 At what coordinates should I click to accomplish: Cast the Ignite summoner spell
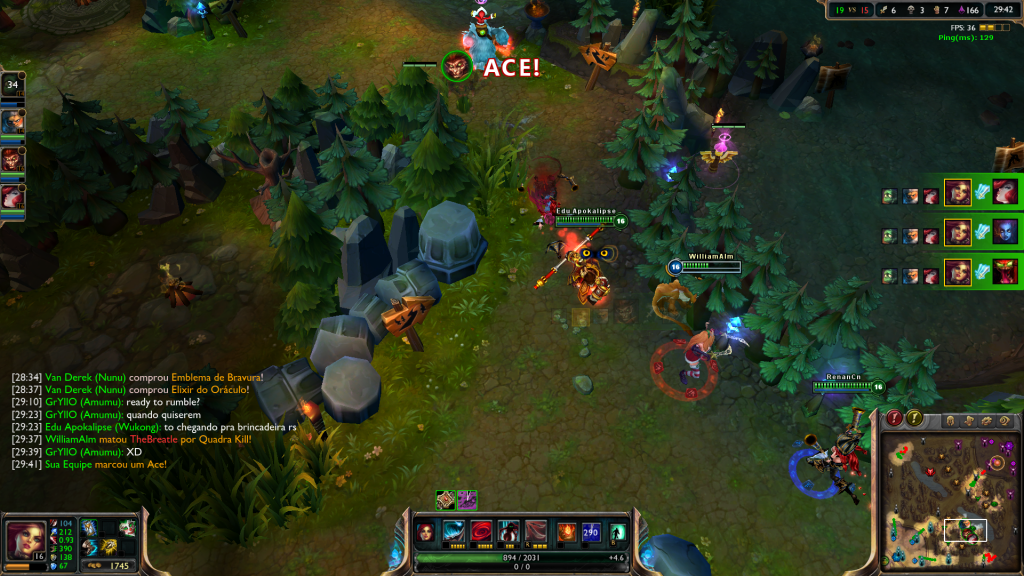coord(566,531)
